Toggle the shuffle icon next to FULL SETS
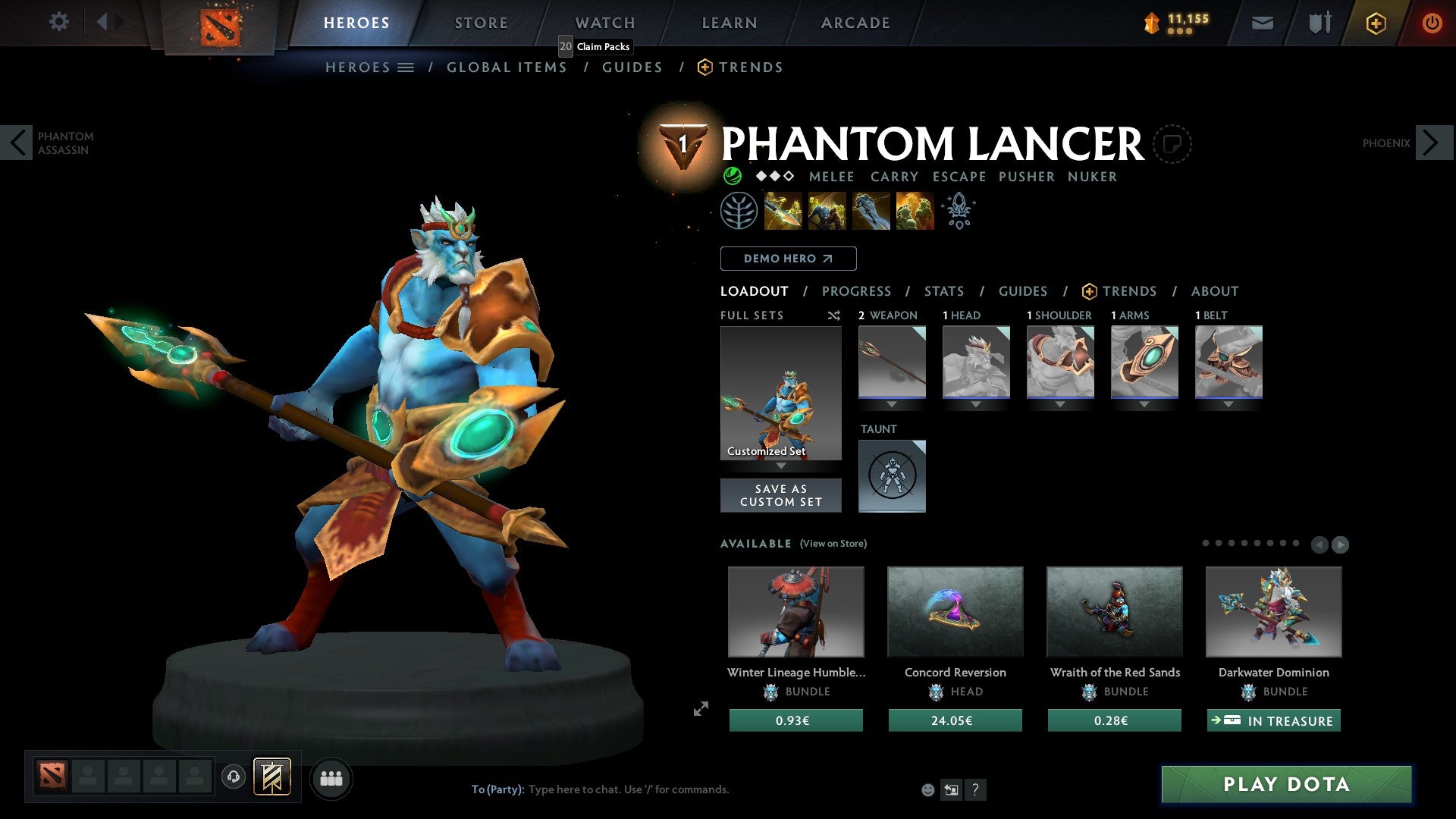The image size is (1456, 819). coord(833,315)
